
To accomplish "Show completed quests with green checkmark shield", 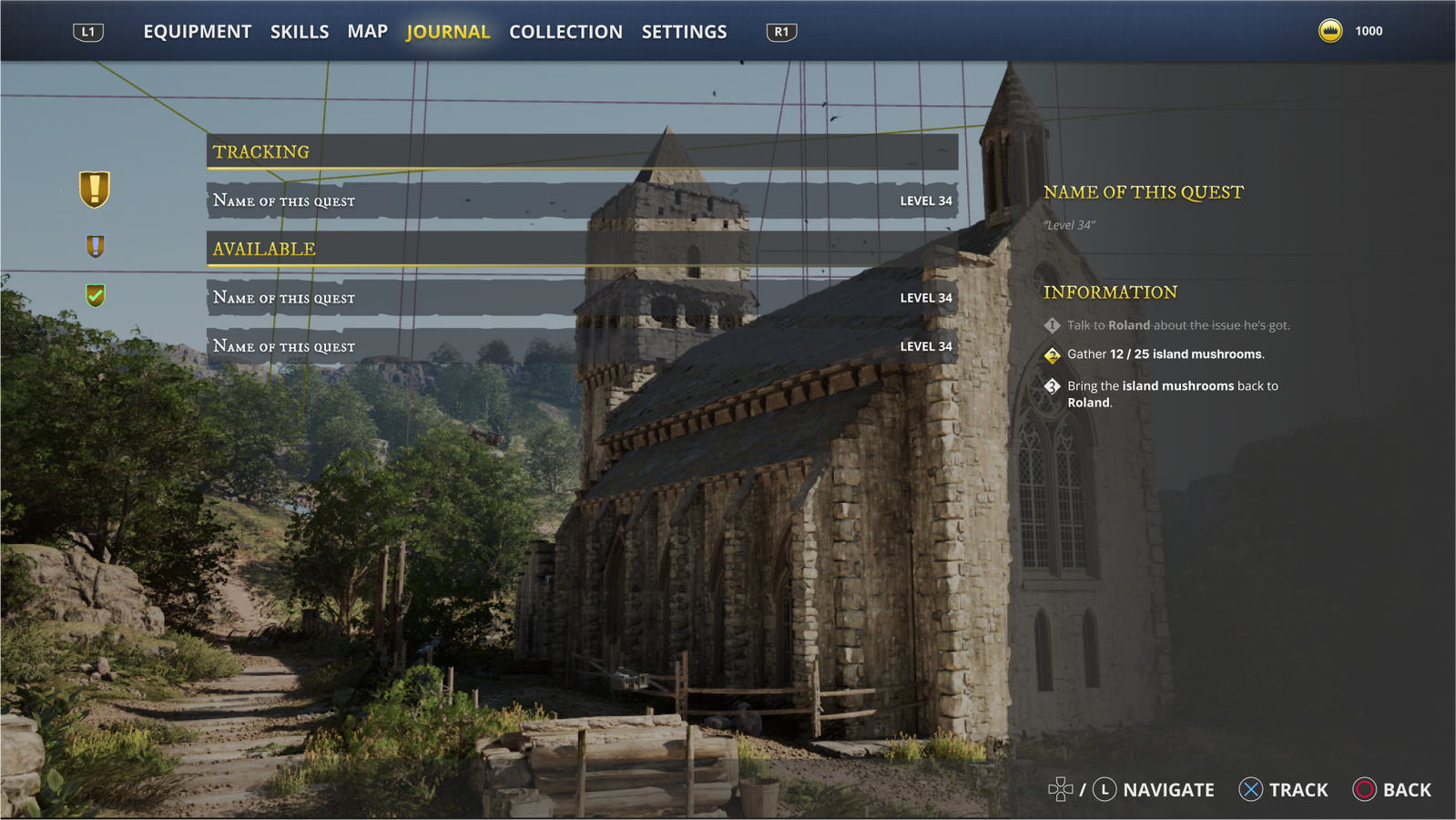I will pyautogui.click(x=95, y=295).
